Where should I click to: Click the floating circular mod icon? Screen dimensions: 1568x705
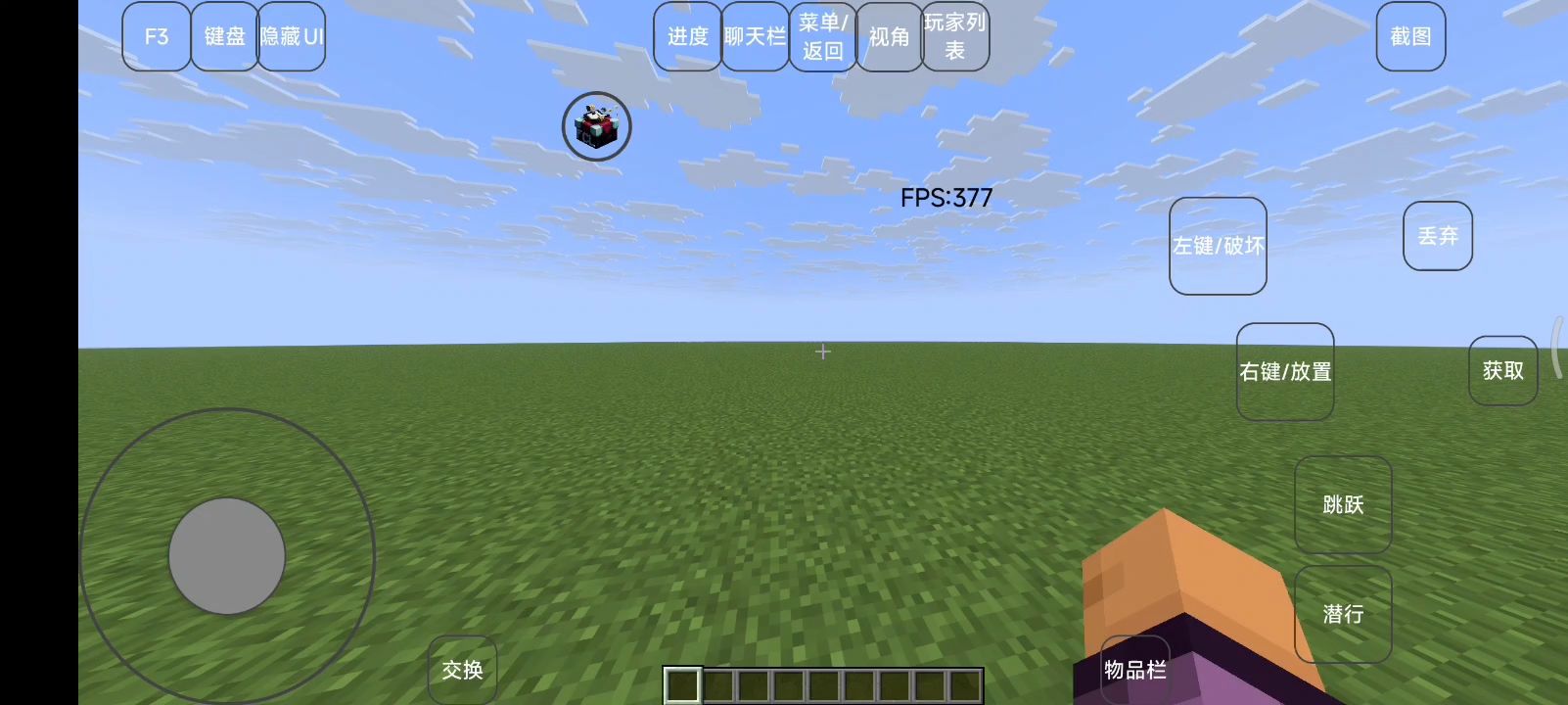pos(595,125)
